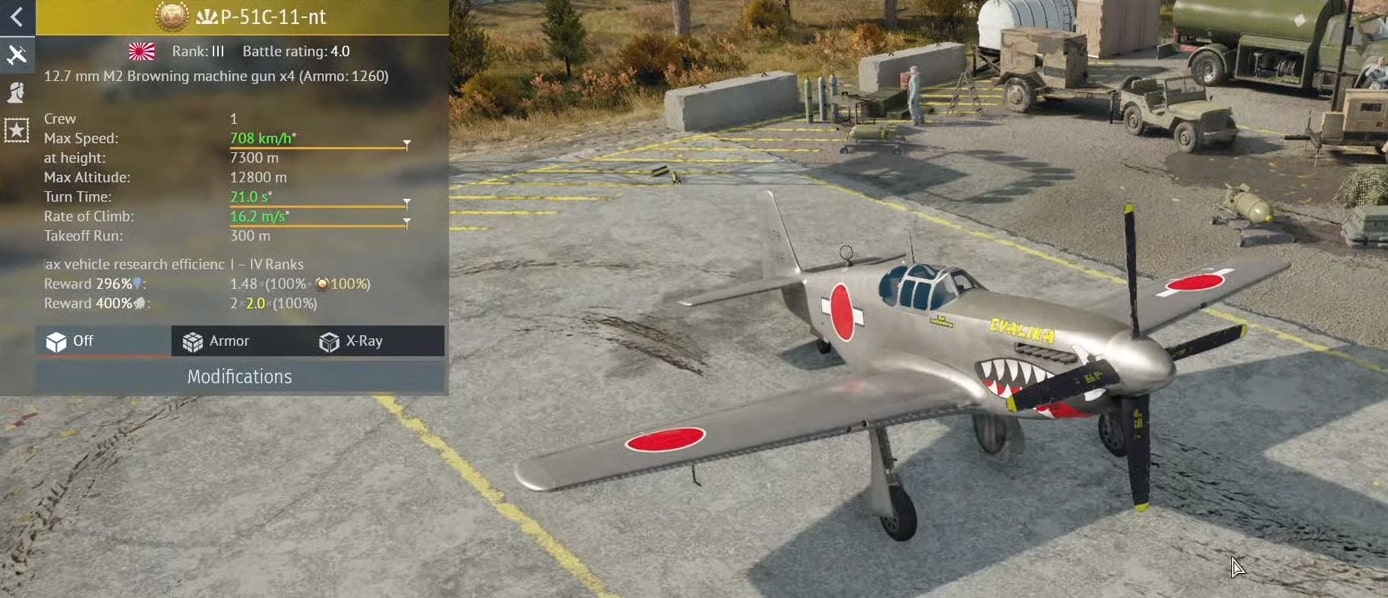Go back using the arrow button
1388x598 pixels.
point(17,16)
